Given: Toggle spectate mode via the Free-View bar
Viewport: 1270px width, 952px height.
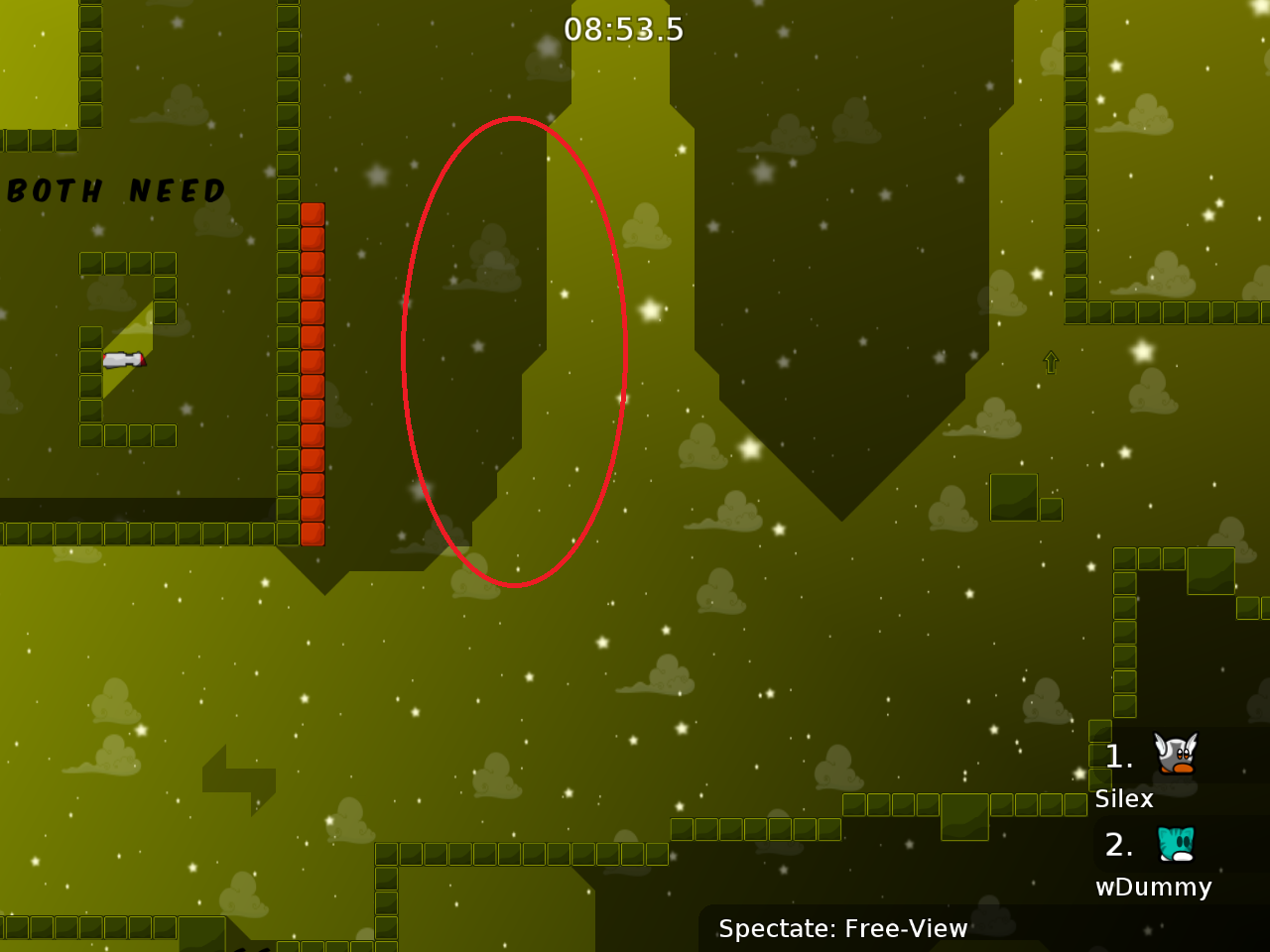Looking at the screenshot, I should (843, 929).
